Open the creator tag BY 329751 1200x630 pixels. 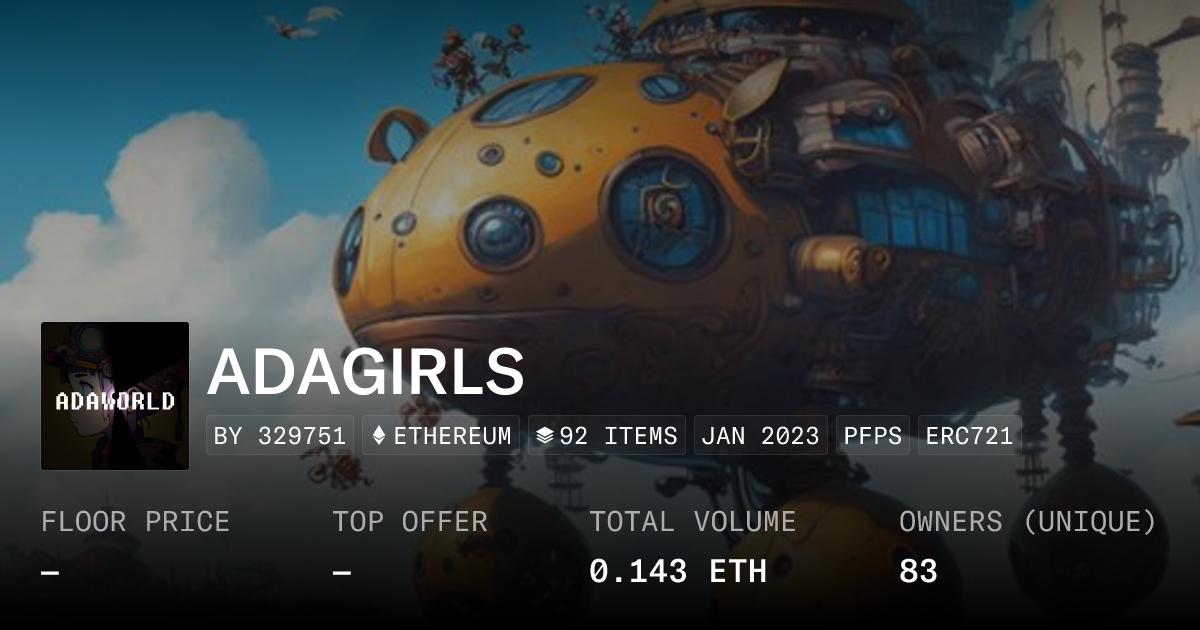tap(280, 436)
